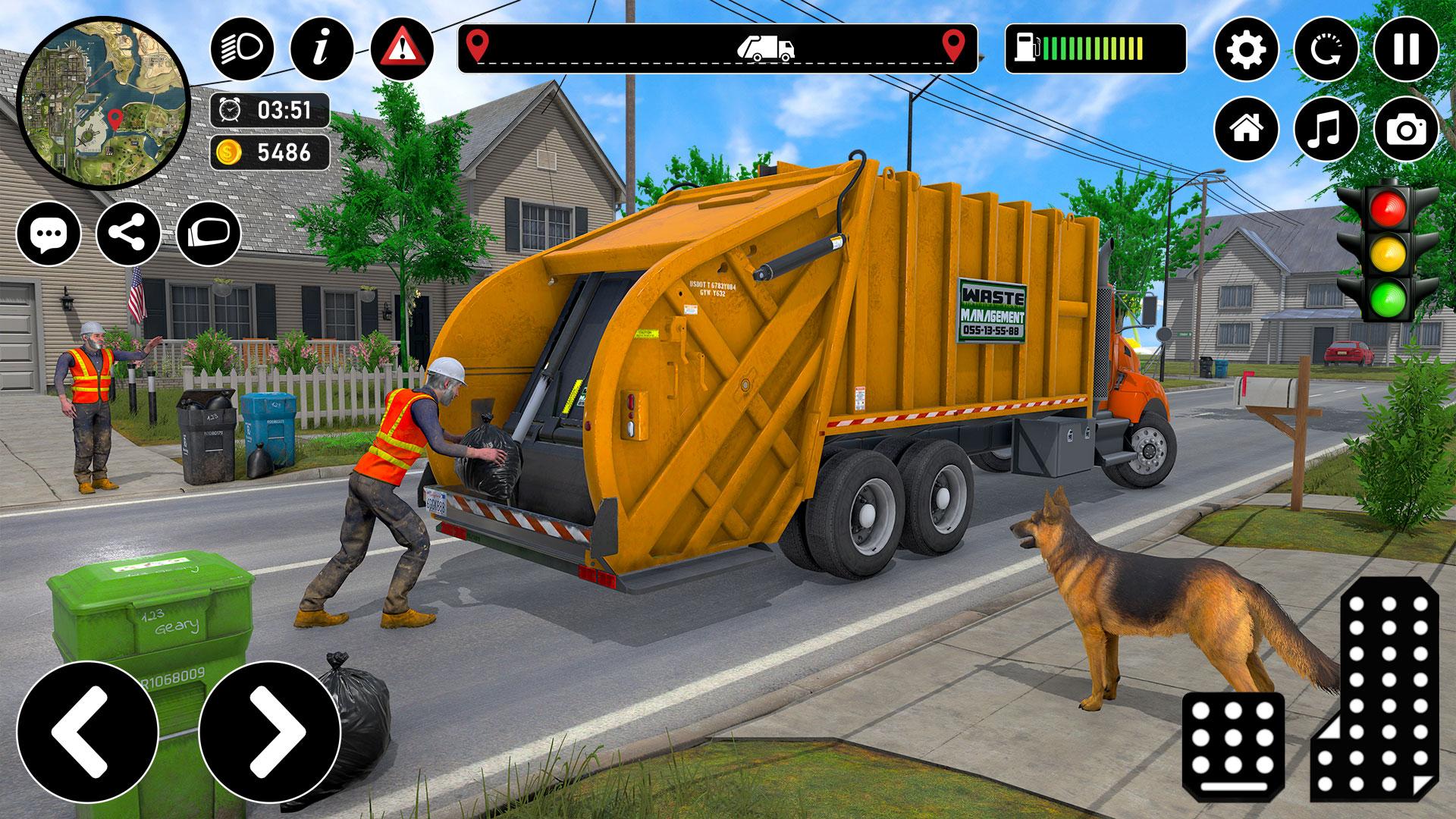Screen dimensions: 1456x819
Task: Select the side mirror view button
Action: [209, 234]
